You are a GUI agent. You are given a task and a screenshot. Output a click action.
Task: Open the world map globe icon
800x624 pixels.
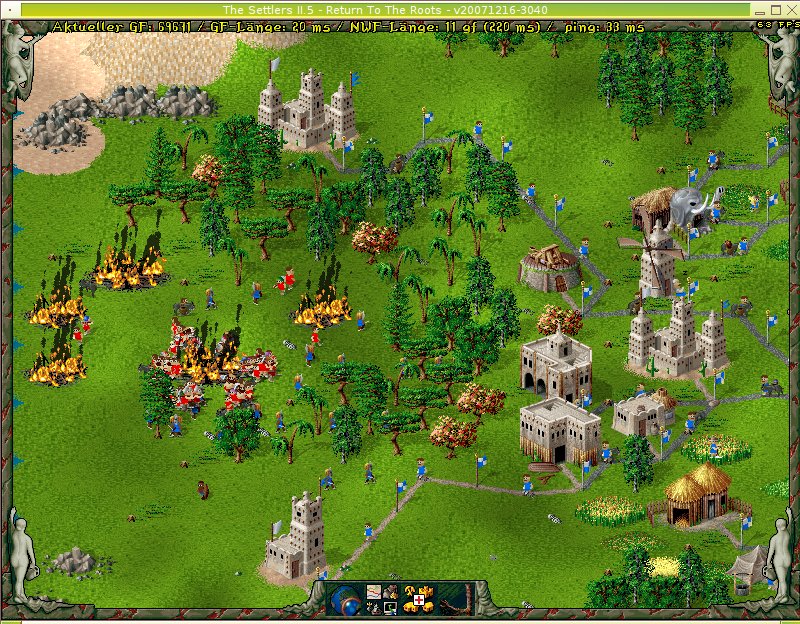[345, 599]
